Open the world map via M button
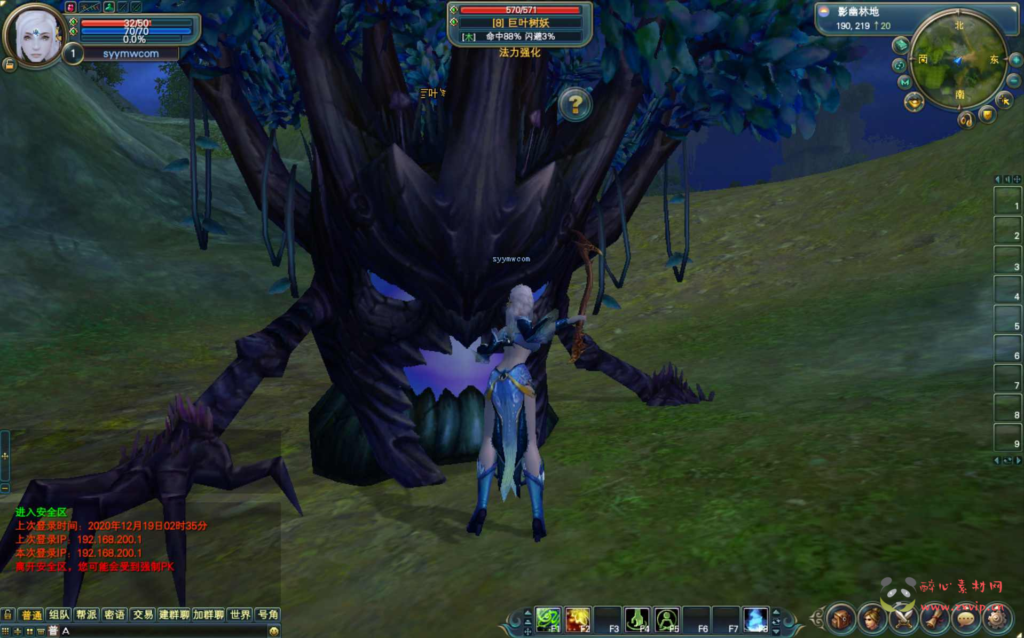The width and height of the screenshot is (1024, 638). [904, 82]
